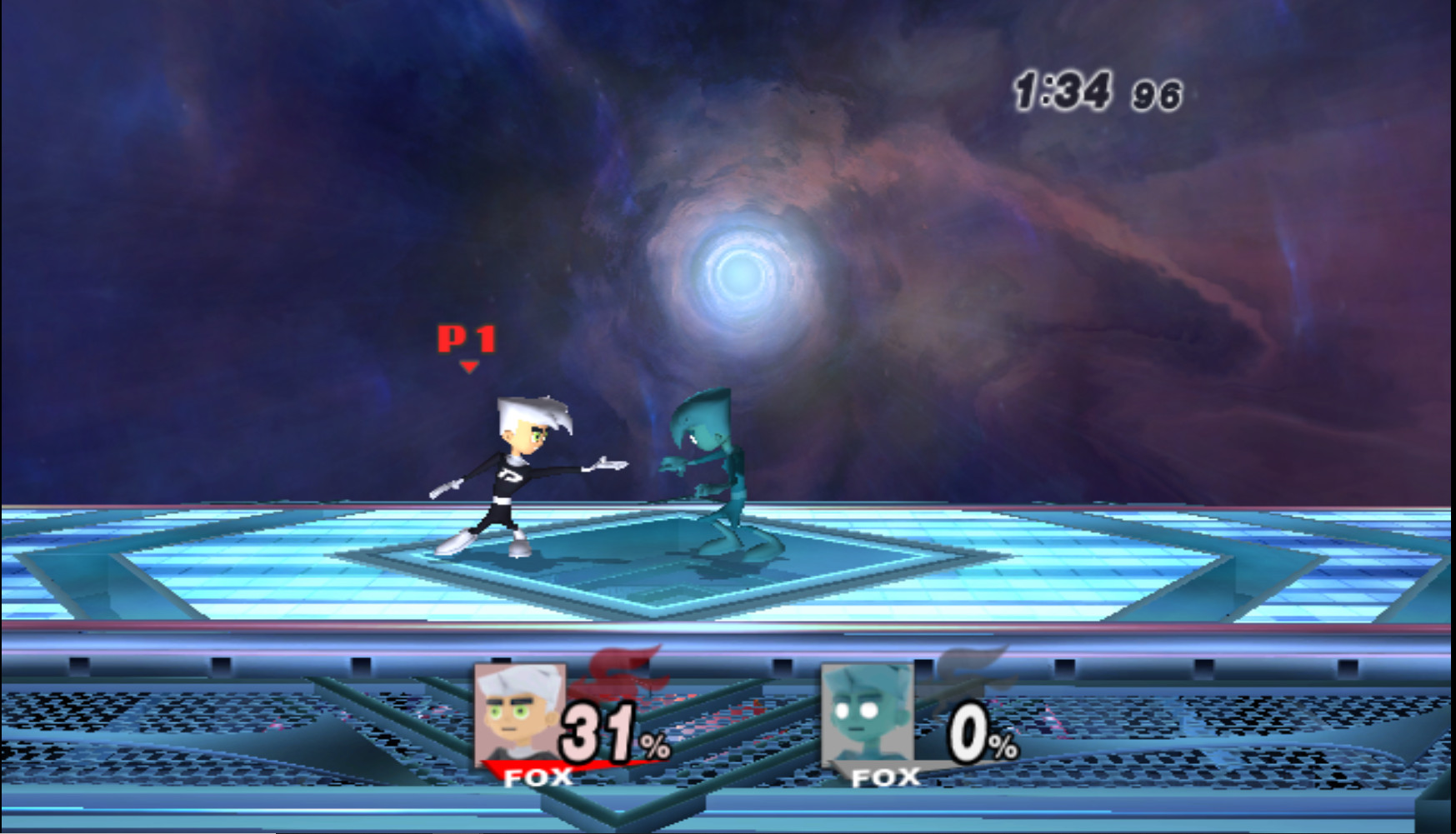Screen dimensions: 1456x834
Task: Toggle the 0% damage display for player 2
Action: click(967, 730)
